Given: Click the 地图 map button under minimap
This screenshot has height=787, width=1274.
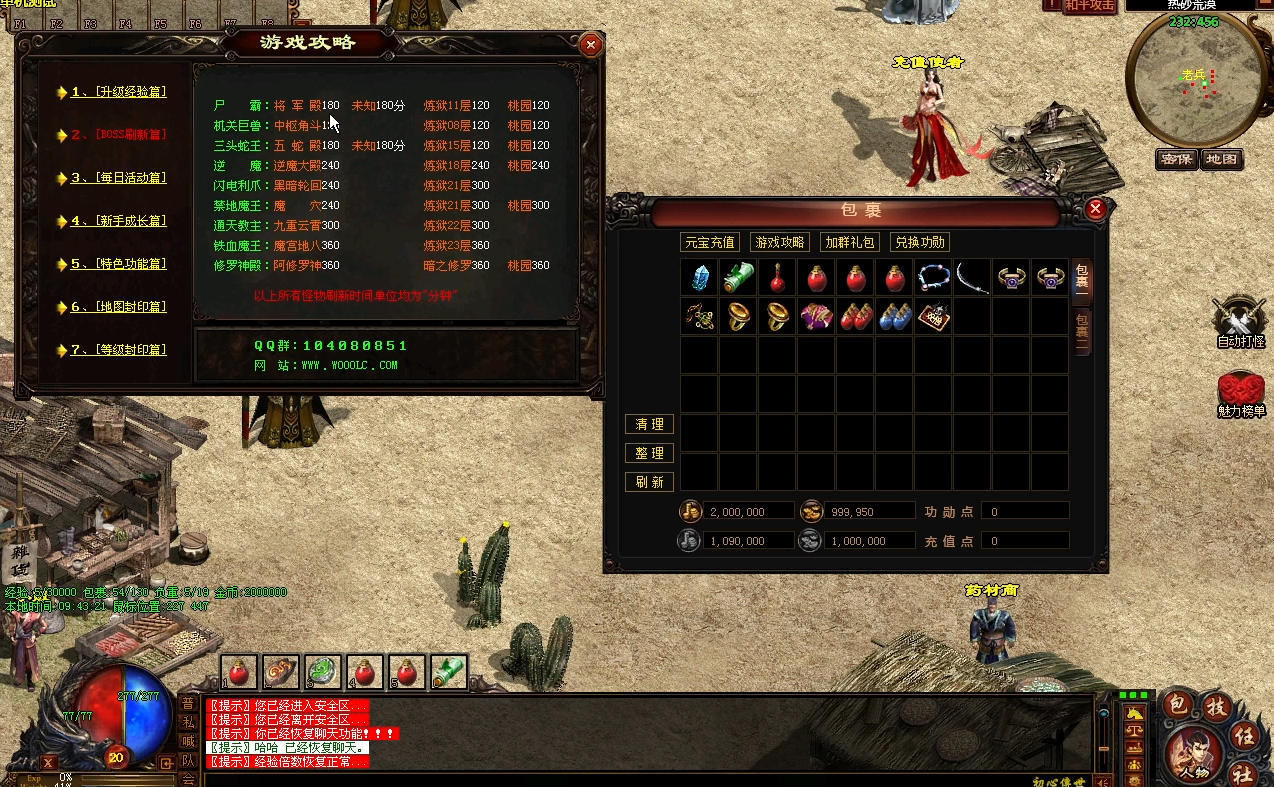Looking at the screenshot, I should [1221, 159].
